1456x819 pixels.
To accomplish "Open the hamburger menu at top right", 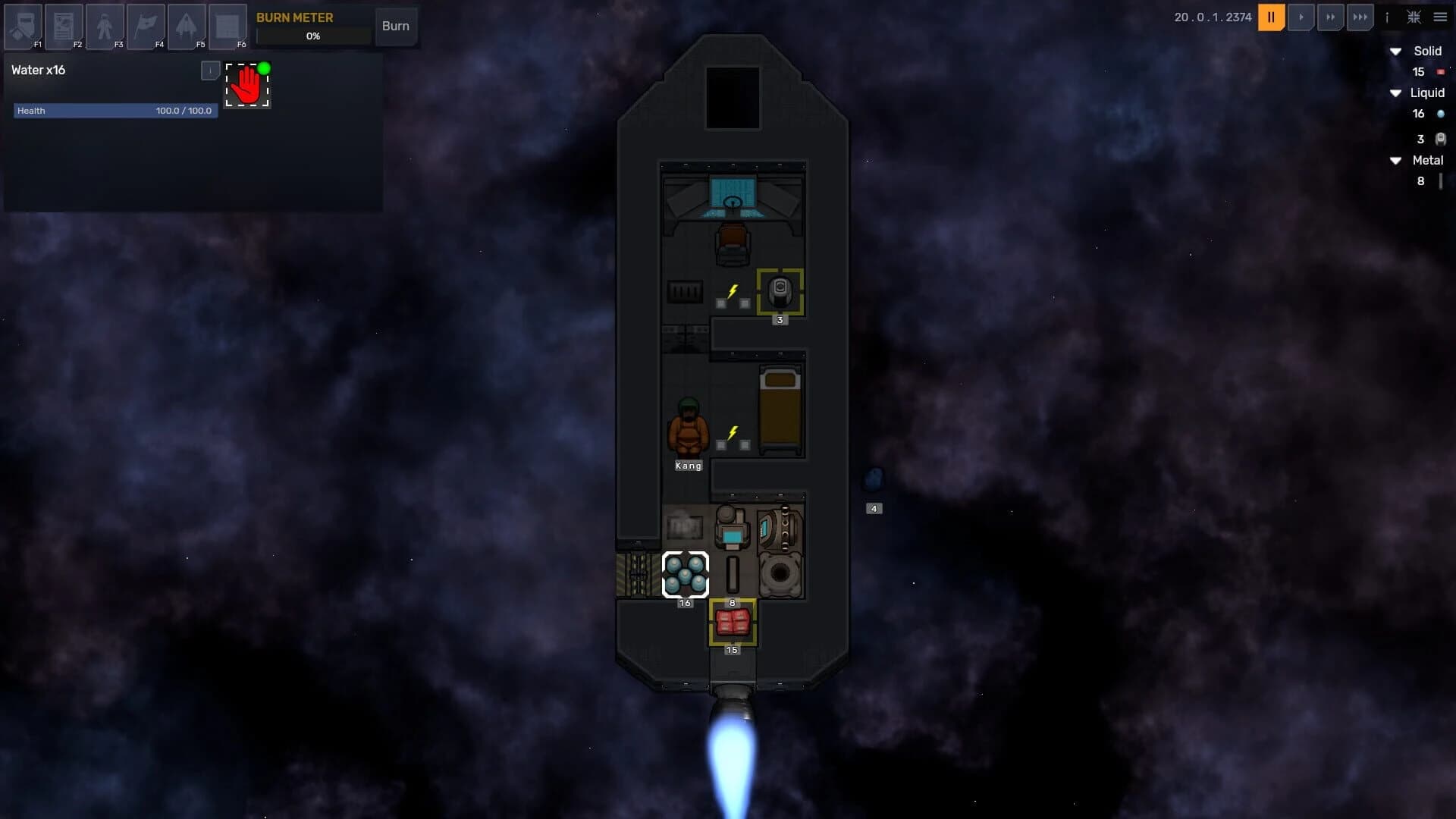I will (x=1440, y=17).
